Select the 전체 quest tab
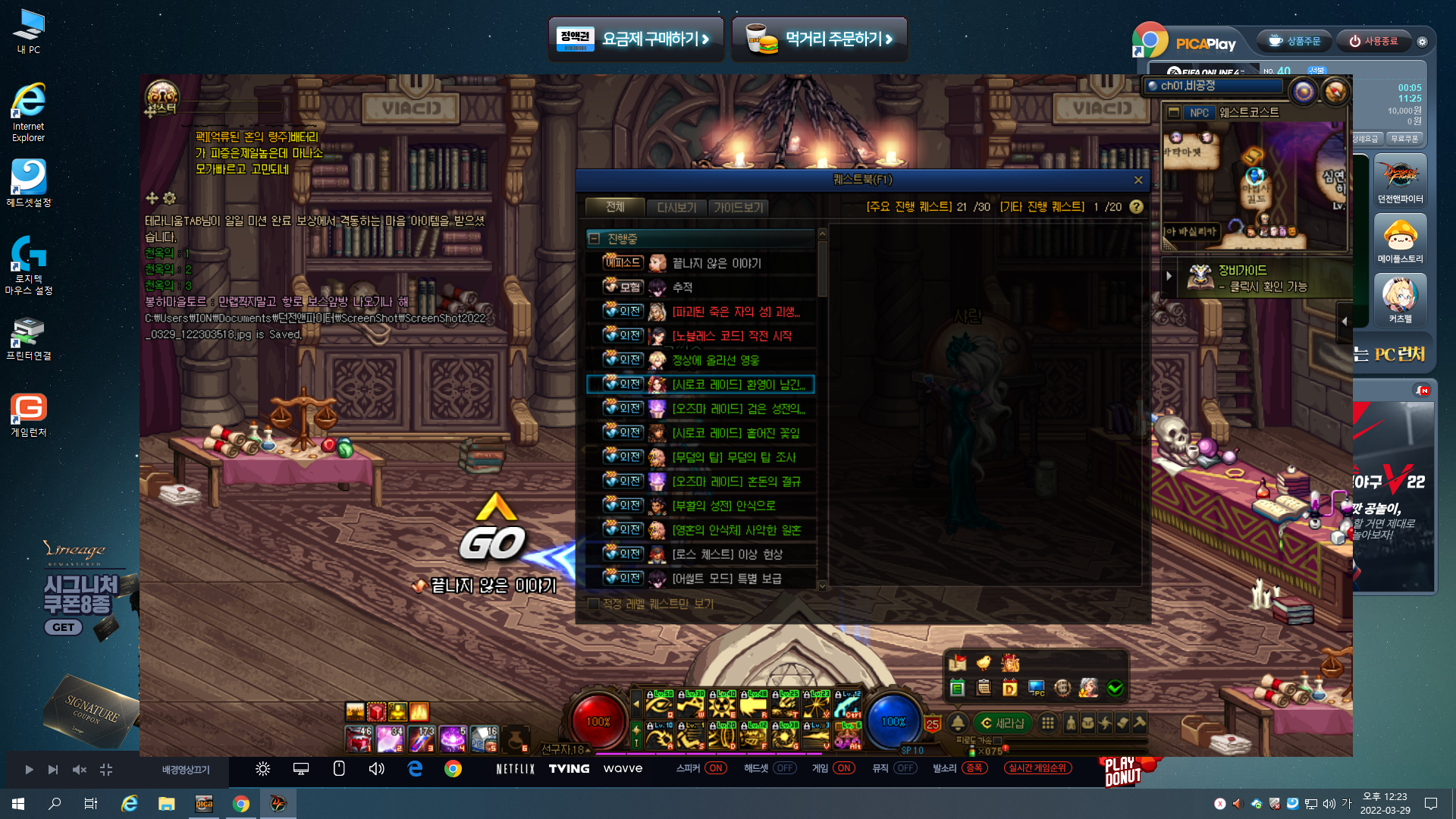The height and width of the screenshot is (819, 1456). pyautogui.click(x=615, y=206)
